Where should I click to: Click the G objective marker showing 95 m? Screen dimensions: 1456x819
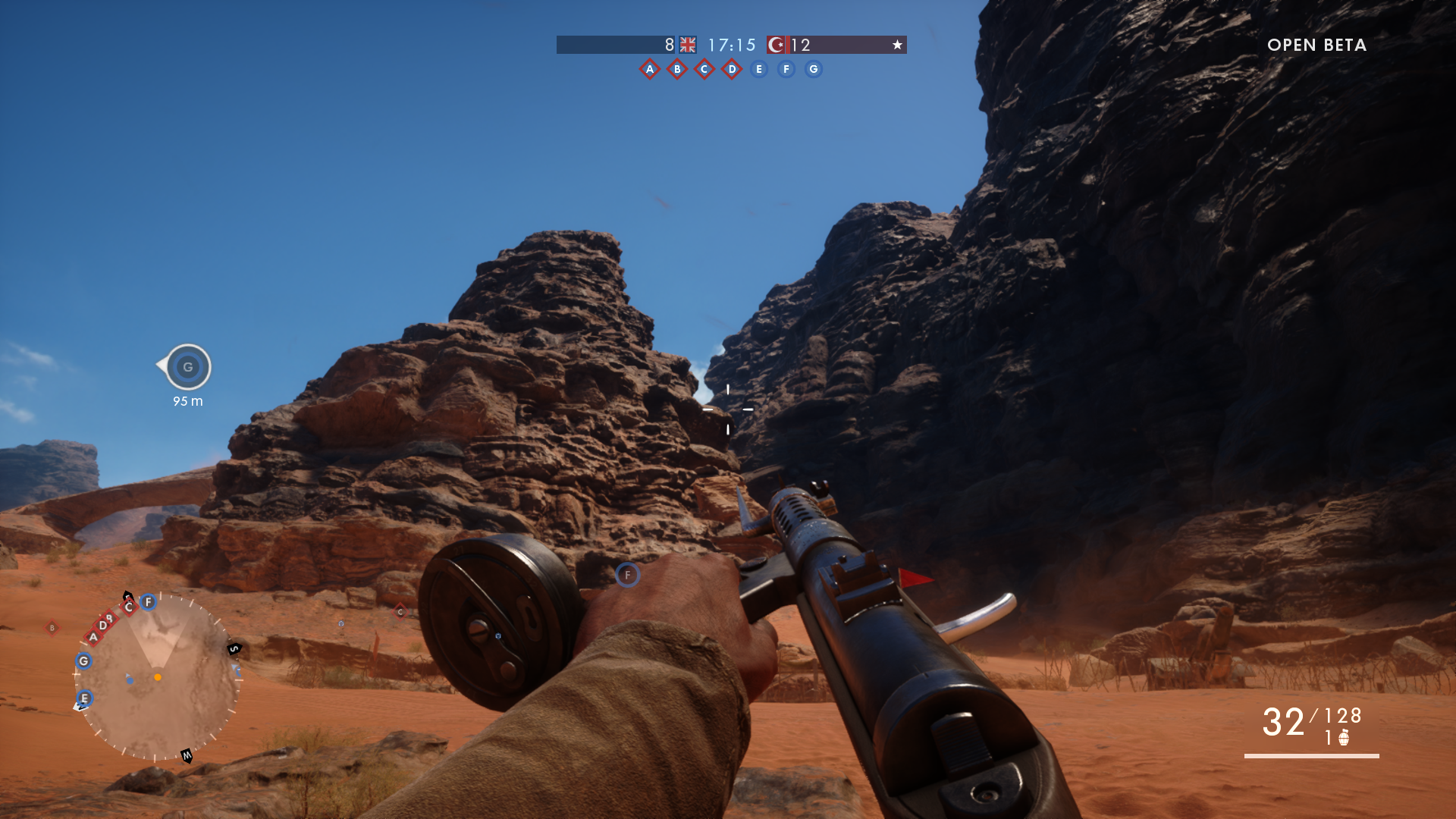[x=188, y=367]
